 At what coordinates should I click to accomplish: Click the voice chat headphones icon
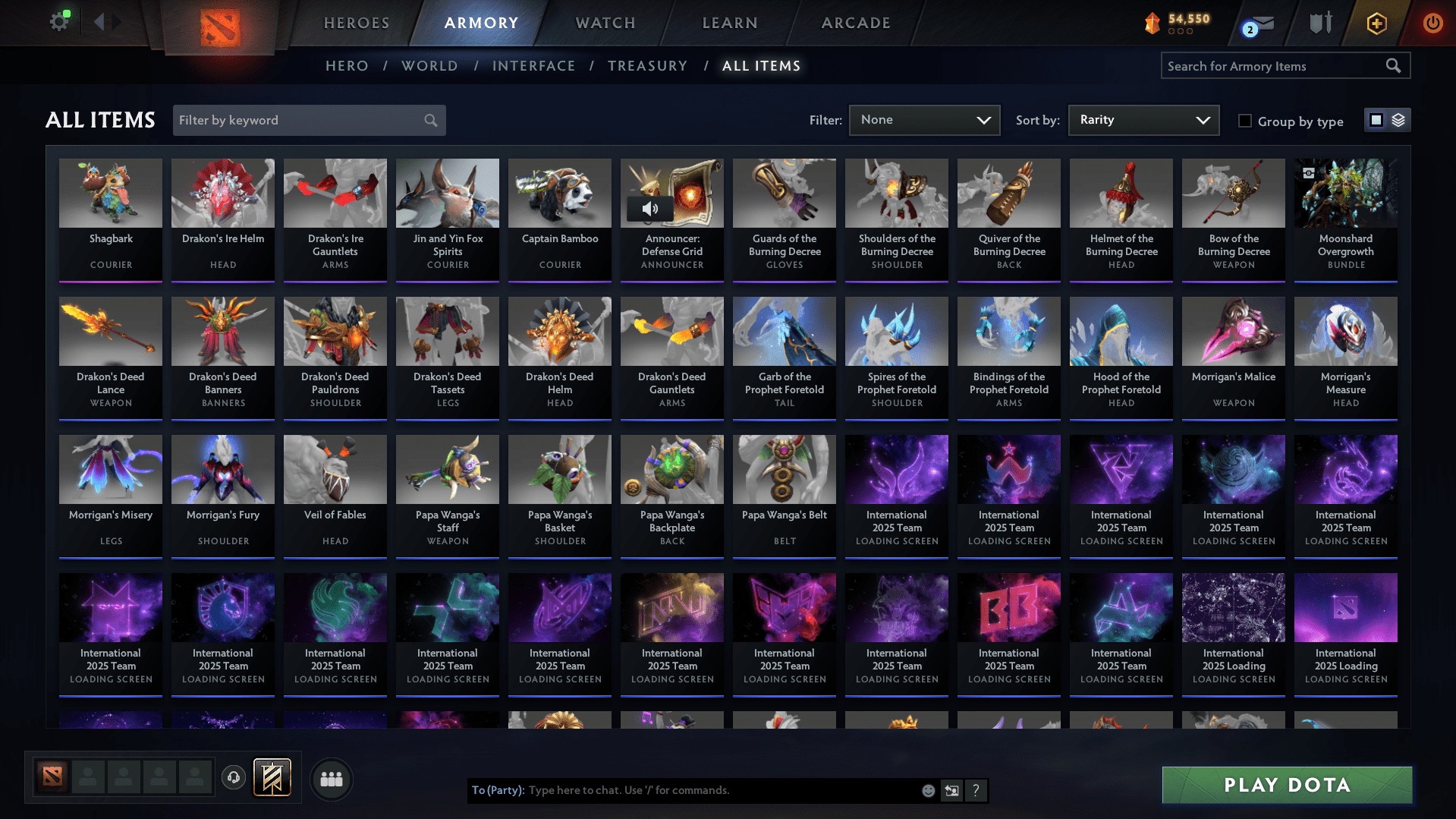(234, 778)
